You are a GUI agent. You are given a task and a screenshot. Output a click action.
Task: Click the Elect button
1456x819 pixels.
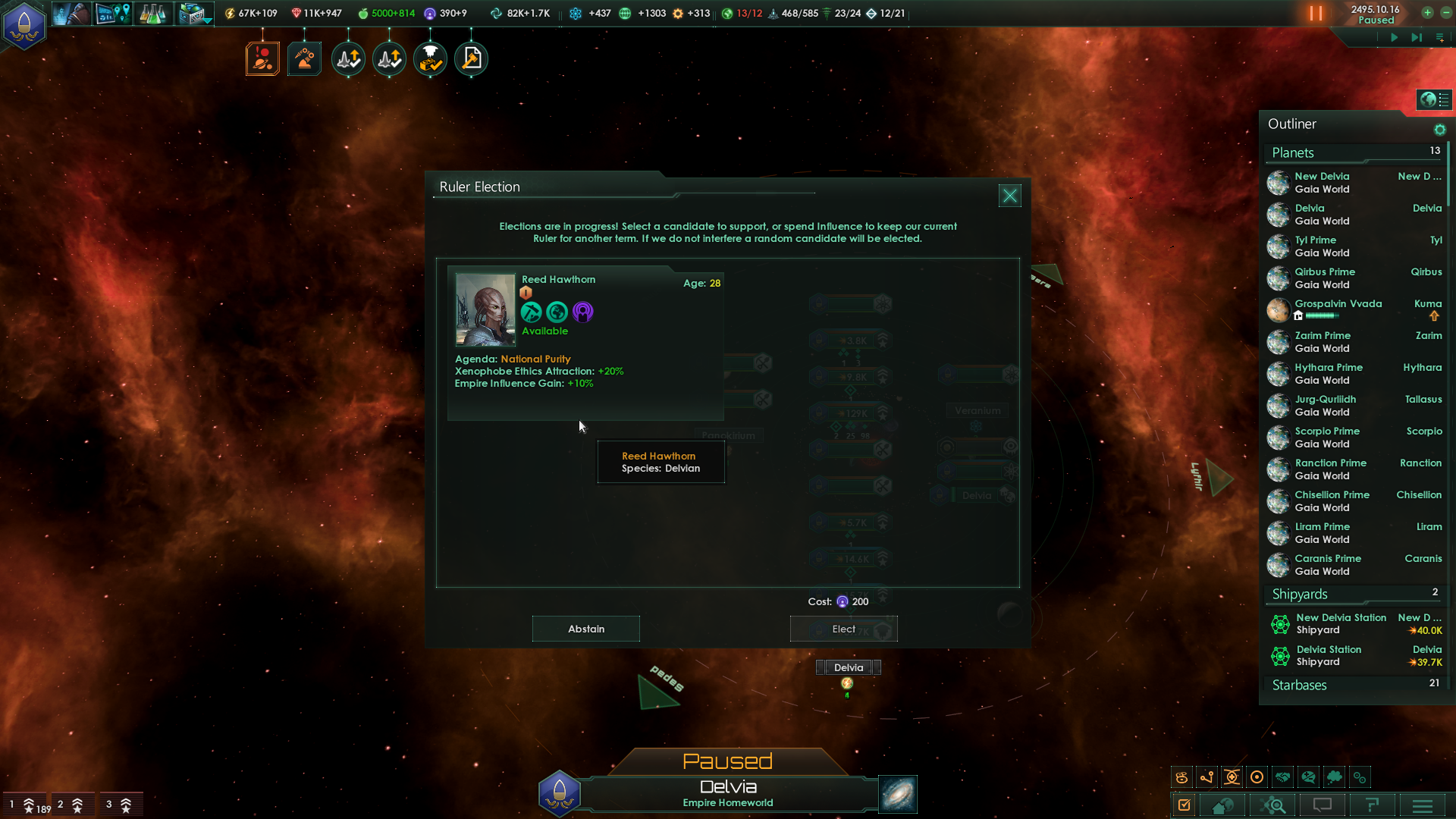click(843, 629)
